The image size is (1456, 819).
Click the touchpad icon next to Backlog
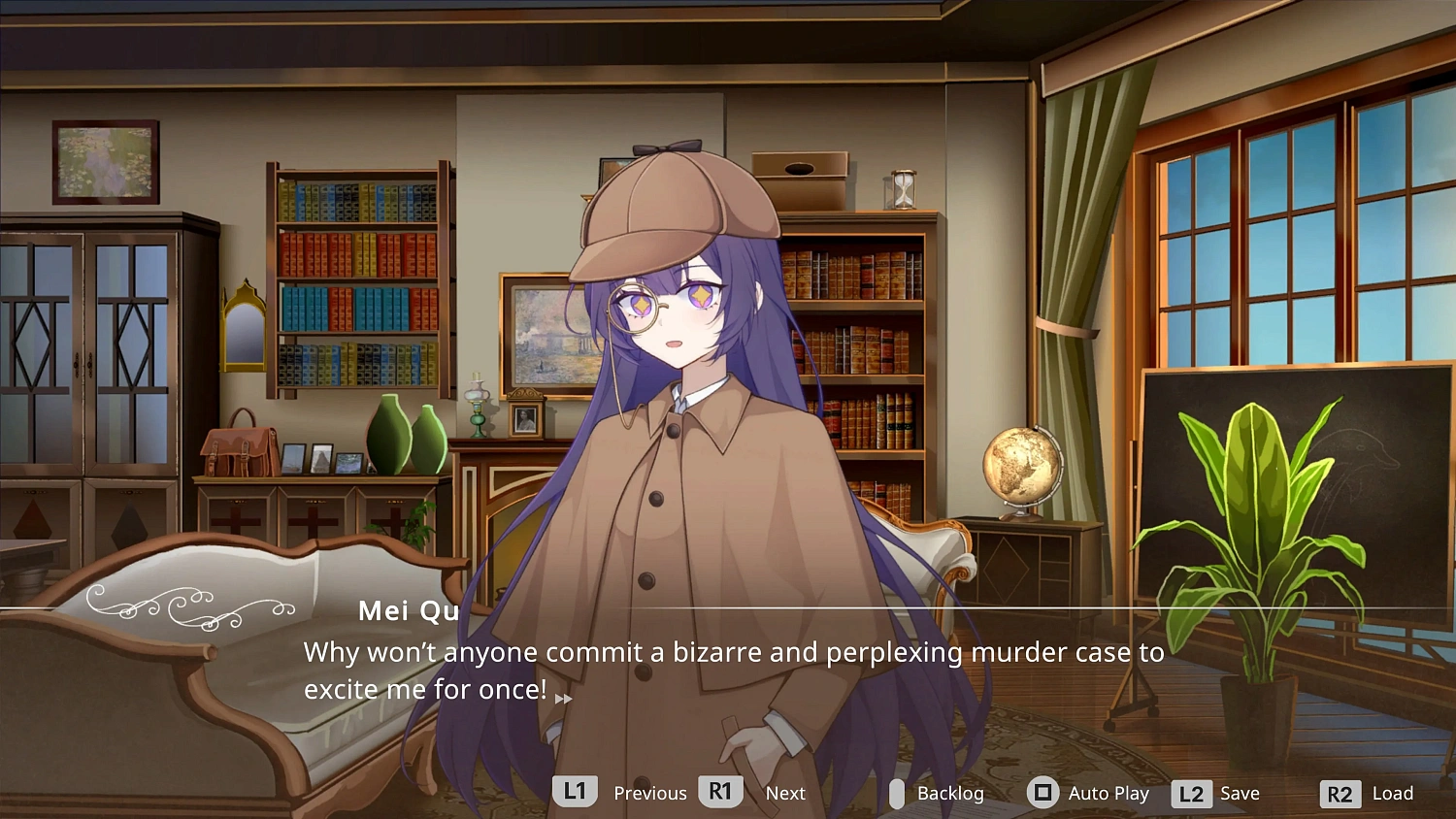click(895, 793)
